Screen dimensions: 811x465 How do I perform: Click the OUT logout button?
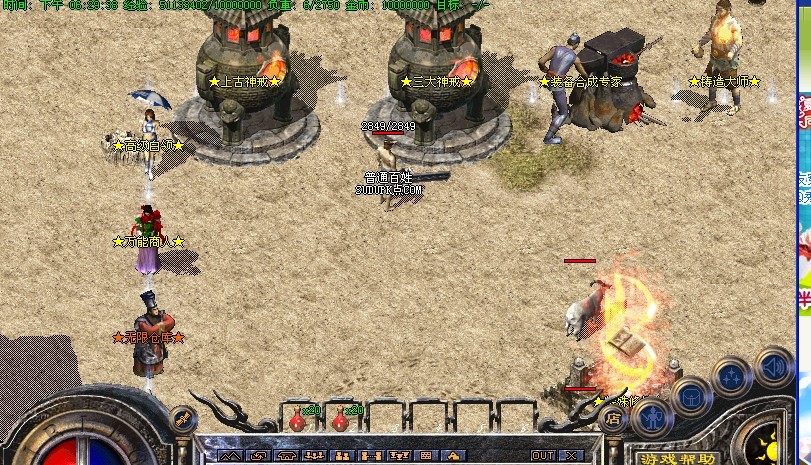point(542,455)
